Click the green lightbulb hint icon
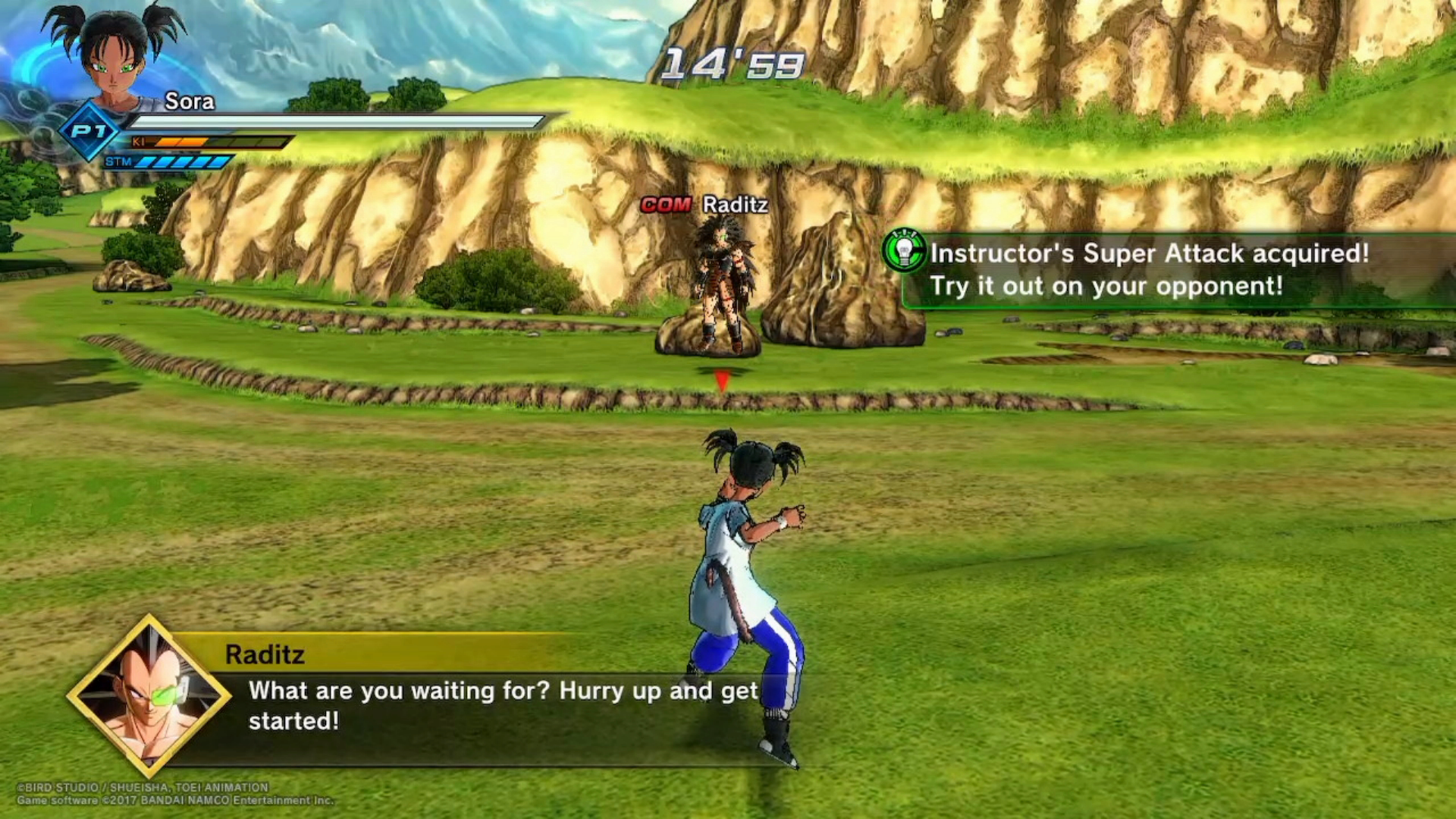Screen dimensions: 1456x819 pyautogui.click(x=904, y=251)
